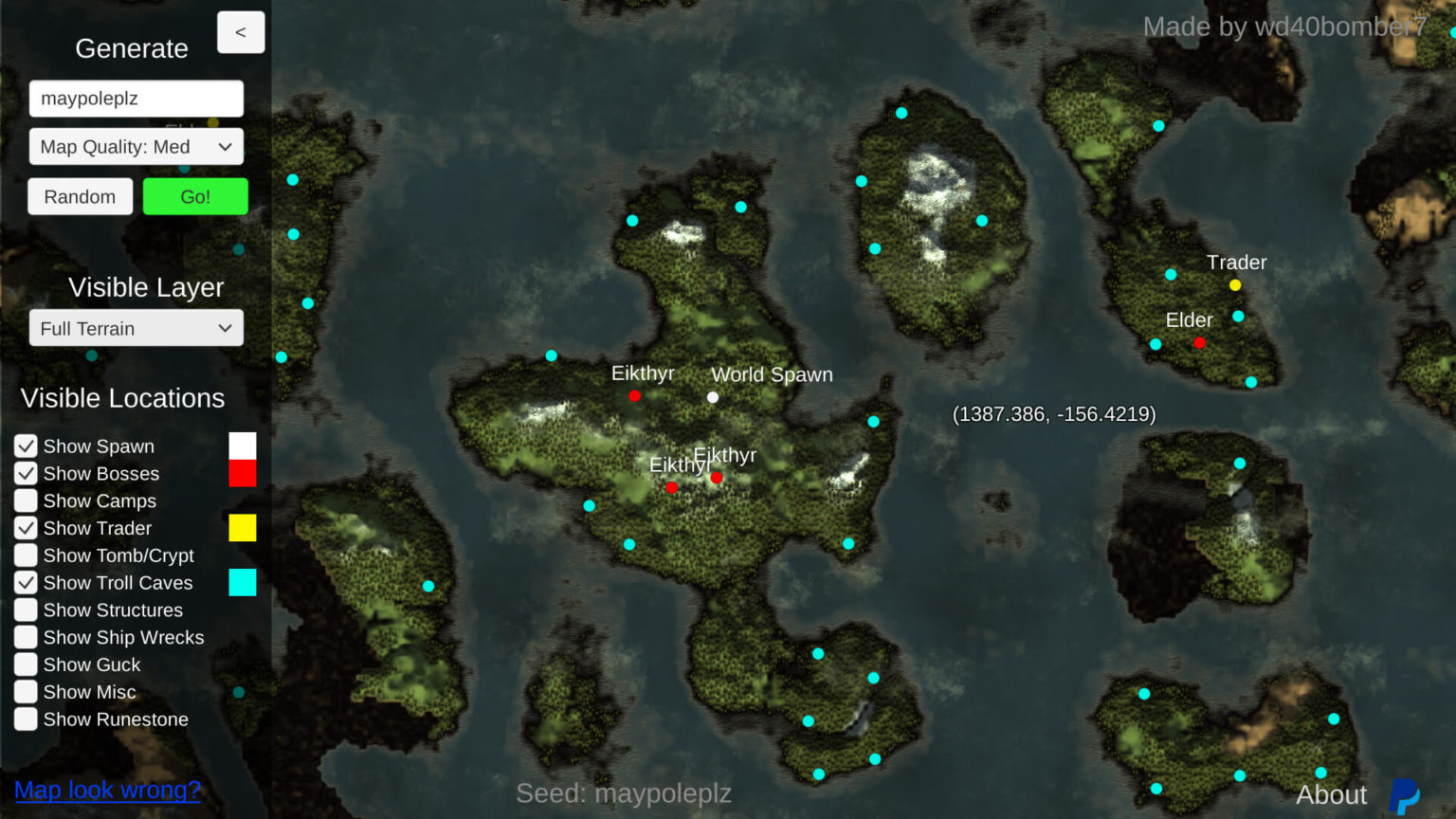Enable the Show Camps checkbox
This screenshot has width=1456, height=819.
tap(26, 500)
